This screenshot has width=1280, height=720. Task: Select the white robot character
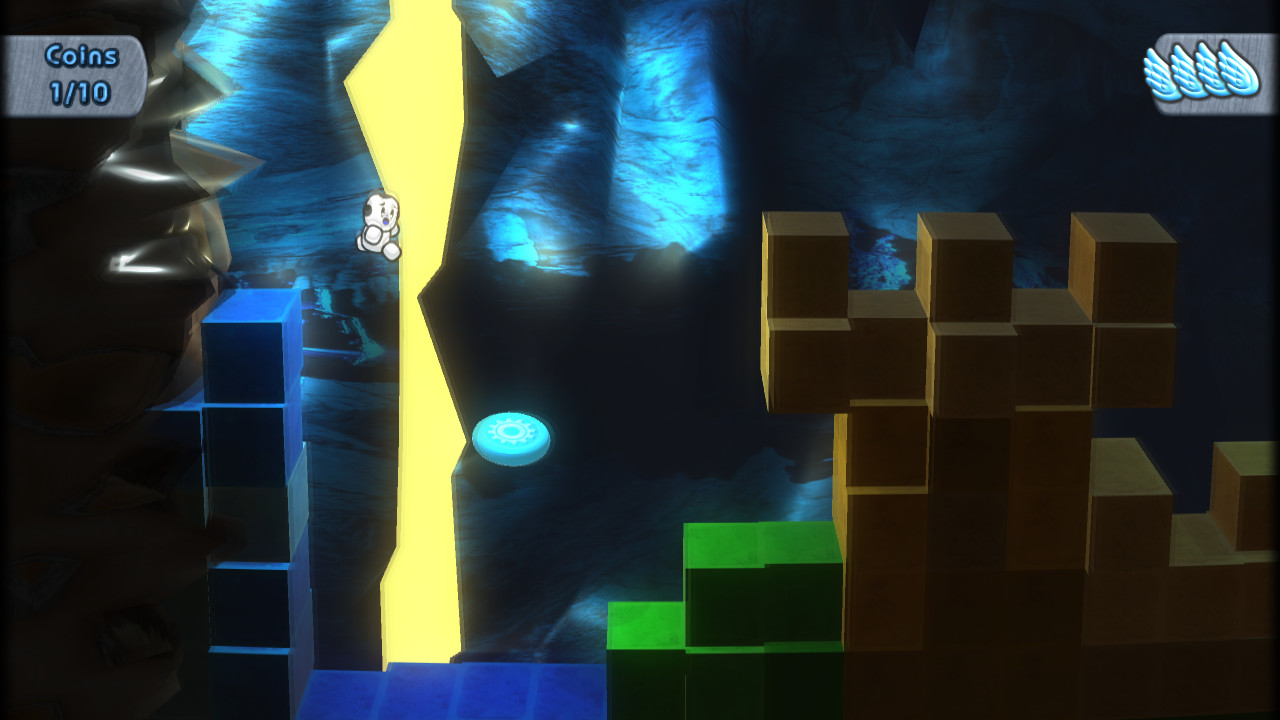tap(378, 225)
